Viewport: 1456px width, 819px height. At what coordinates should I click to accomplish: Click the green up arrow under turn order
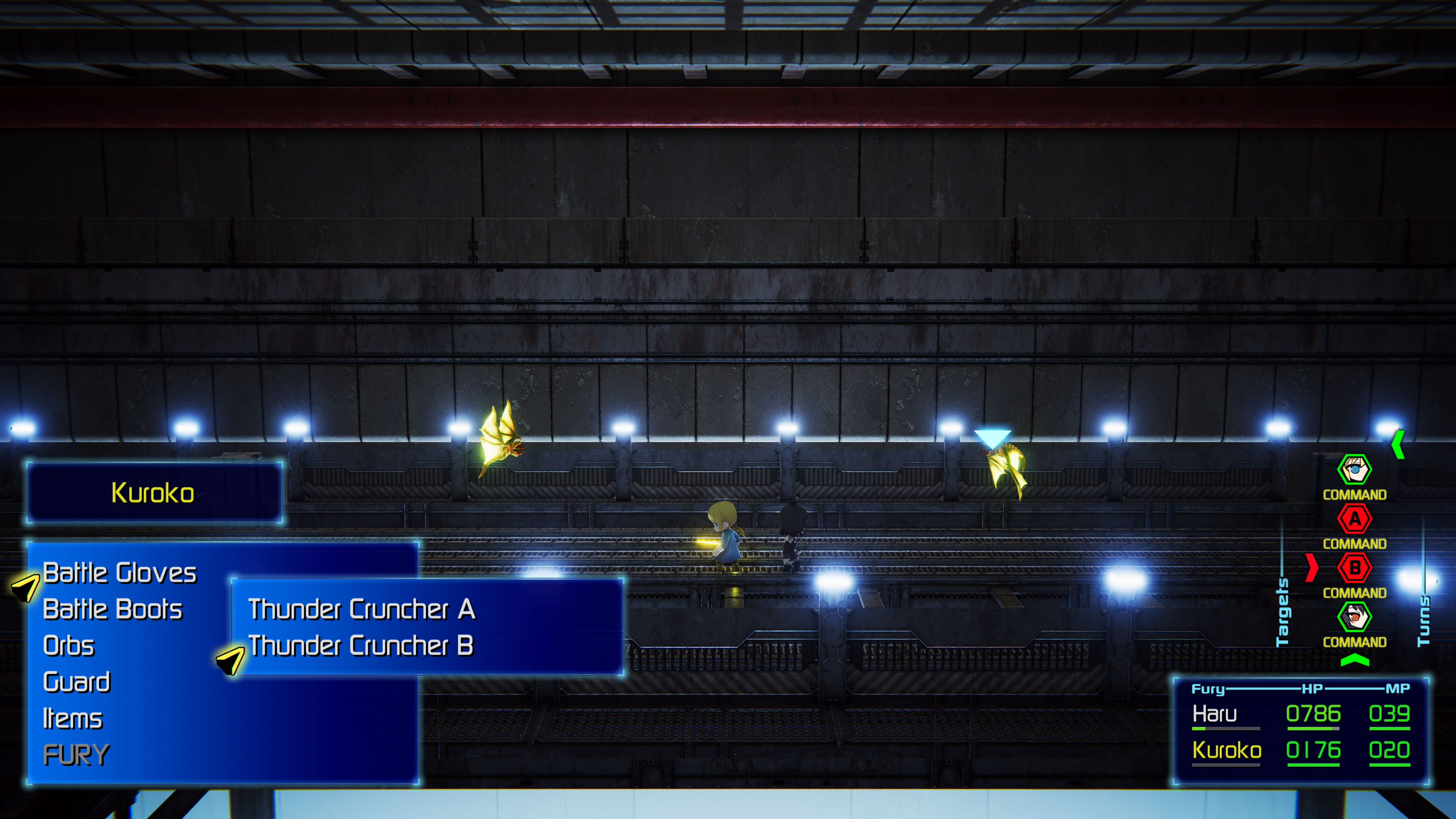tap(1354, 660)
